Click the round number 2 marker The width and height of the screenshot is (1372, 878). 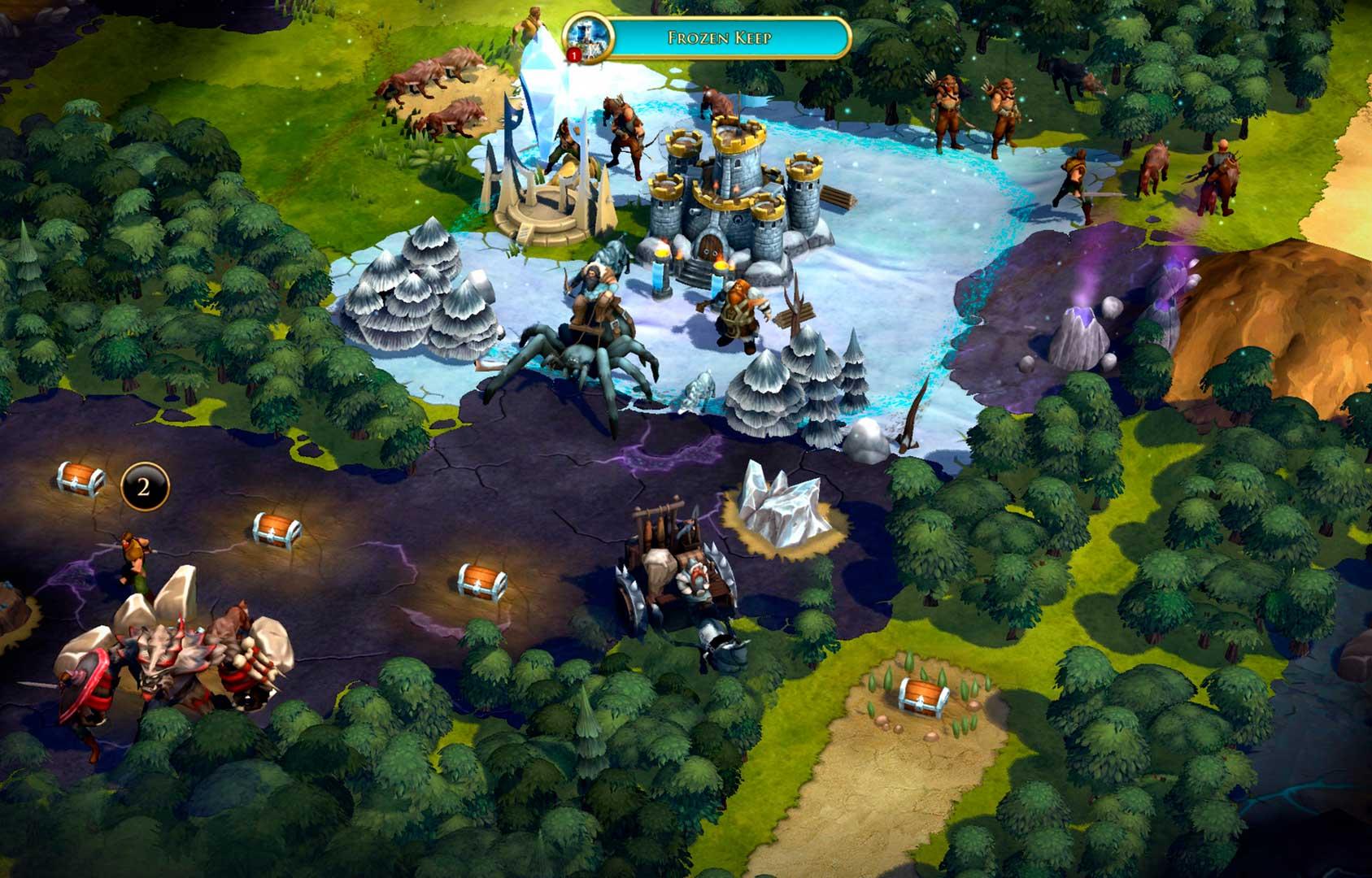click(x=145, y=487)
